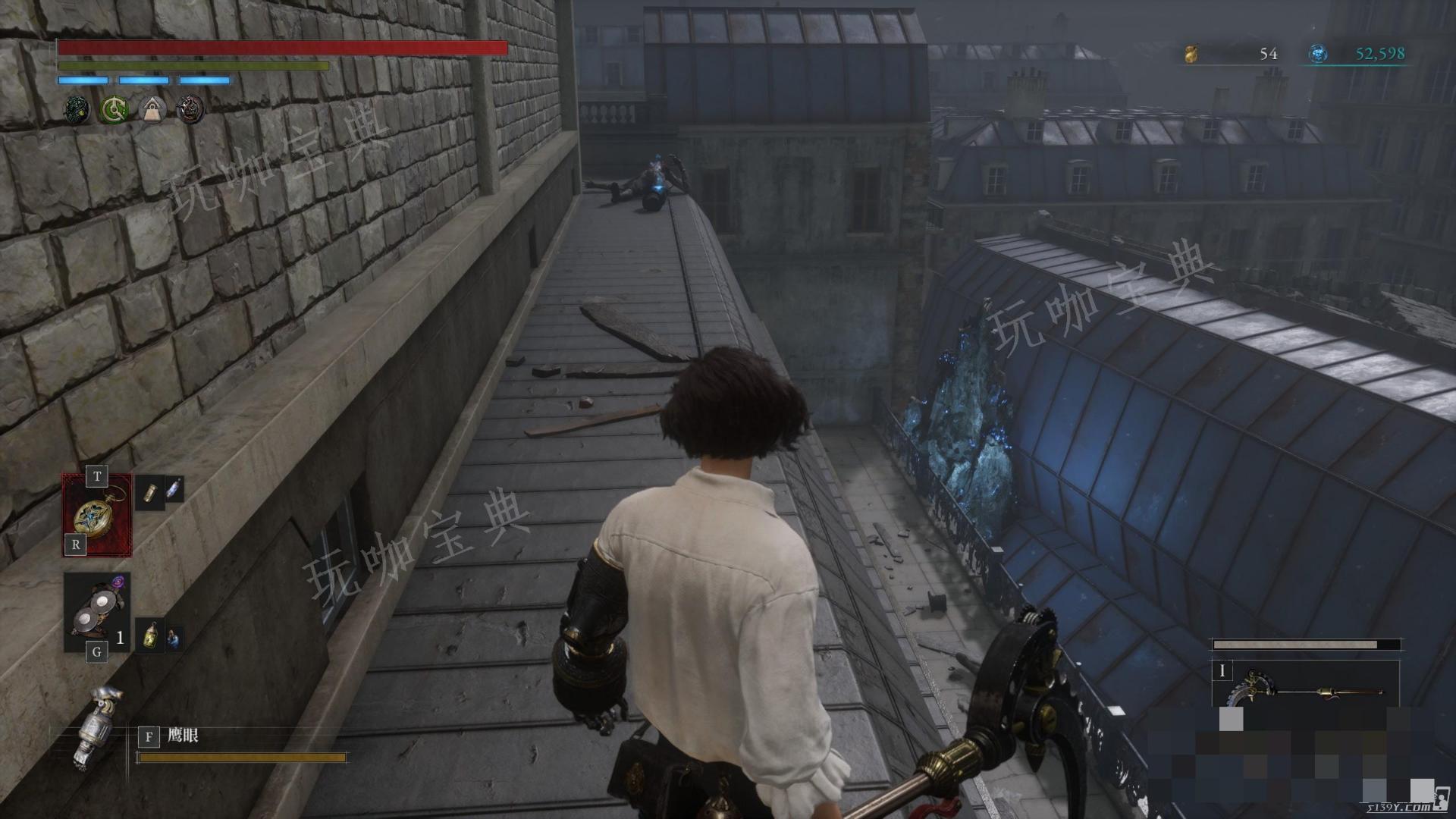Choose the brass cartridge in the upper belt
The width and height of the screenshot is (1456, 819).
click(150, 492)
